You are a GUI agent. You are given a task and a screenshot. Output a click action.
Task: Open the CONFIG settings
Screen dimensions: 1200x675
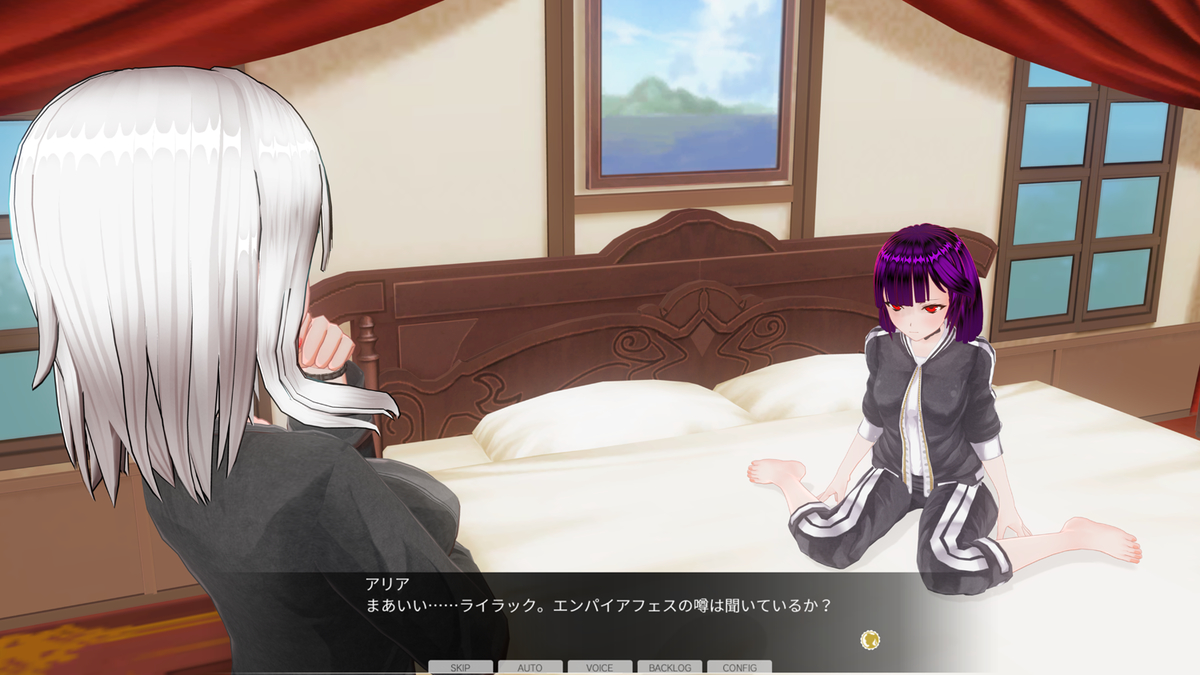pos(739,667)
